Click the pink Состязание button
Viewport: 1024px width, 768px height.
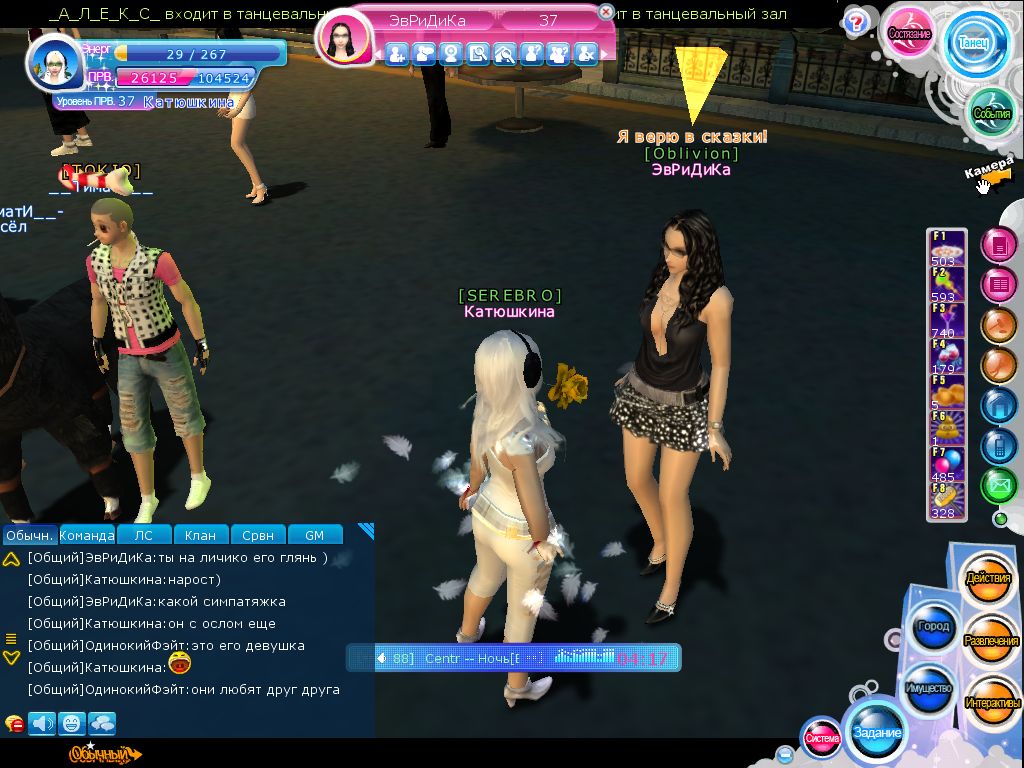910,35
